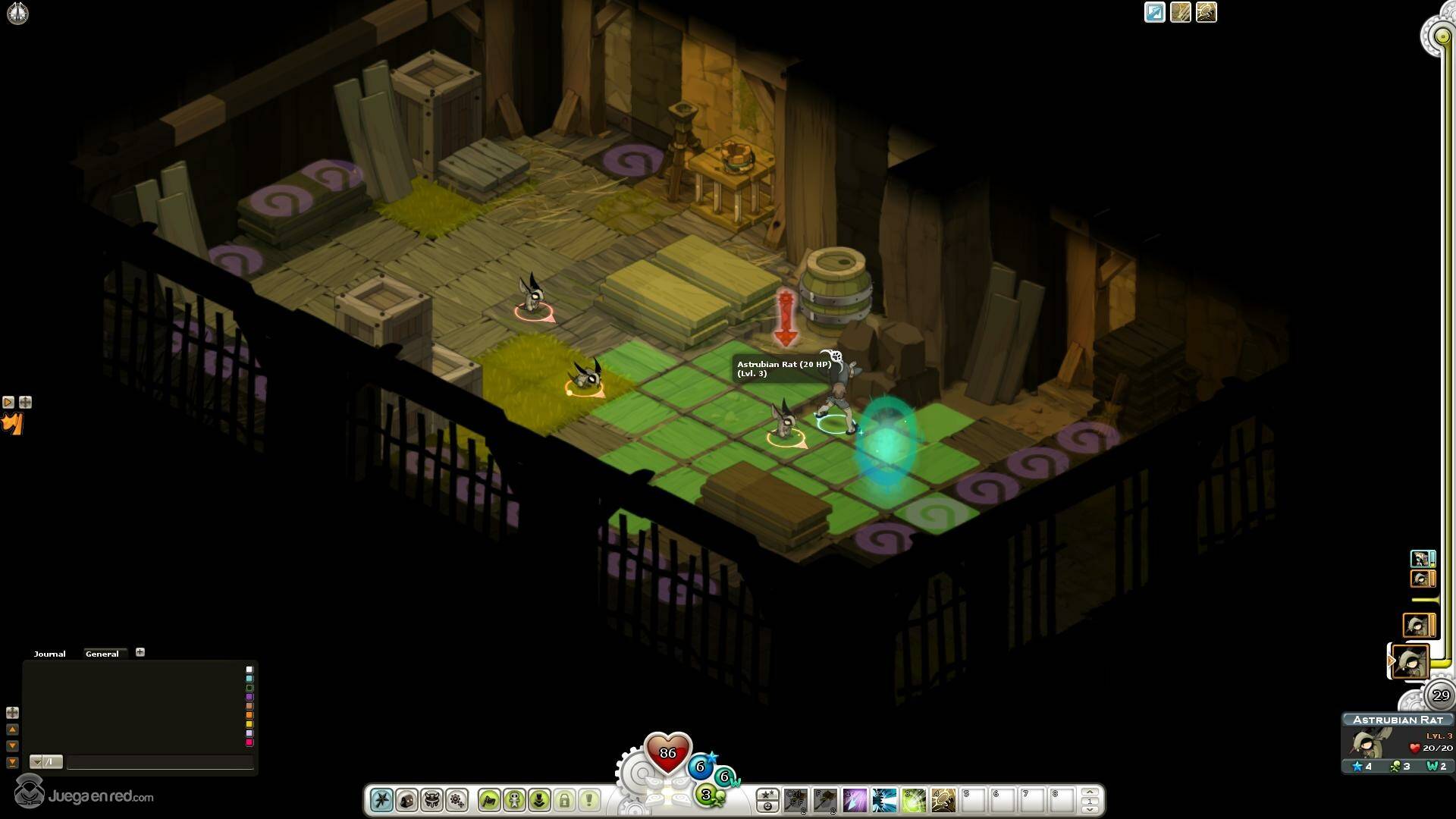The height and width of the screenshot is (819, 1456).
Task: Toggle the pink chat channel filter
Action: point(249,742)
